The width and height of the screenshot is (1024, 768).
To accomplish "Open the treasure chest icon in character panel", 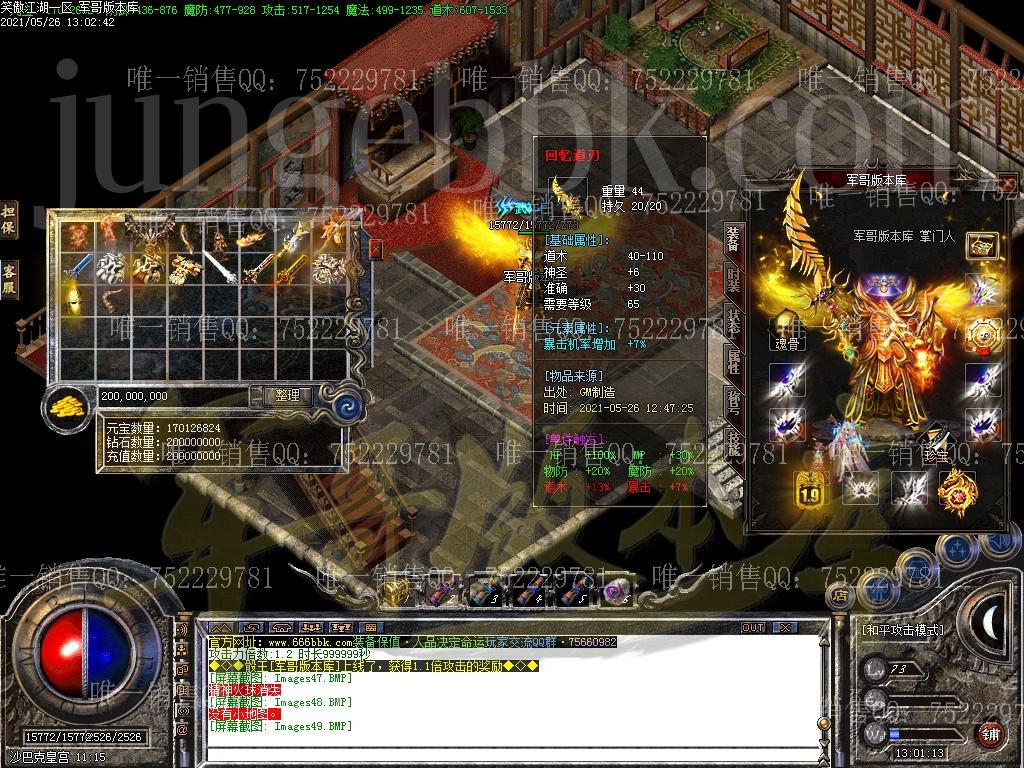I will 982,247.
